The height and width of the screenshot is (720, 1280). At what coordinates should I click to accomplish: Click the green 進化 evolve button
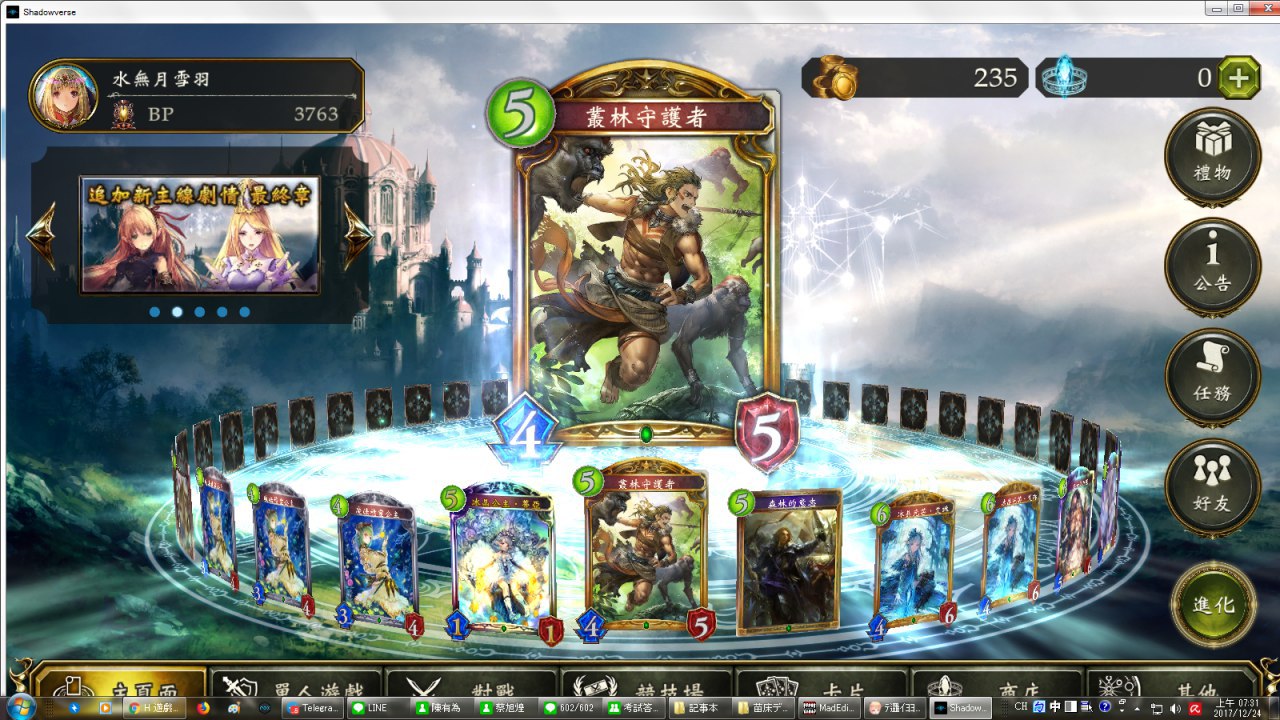(x=1212, y=603)
